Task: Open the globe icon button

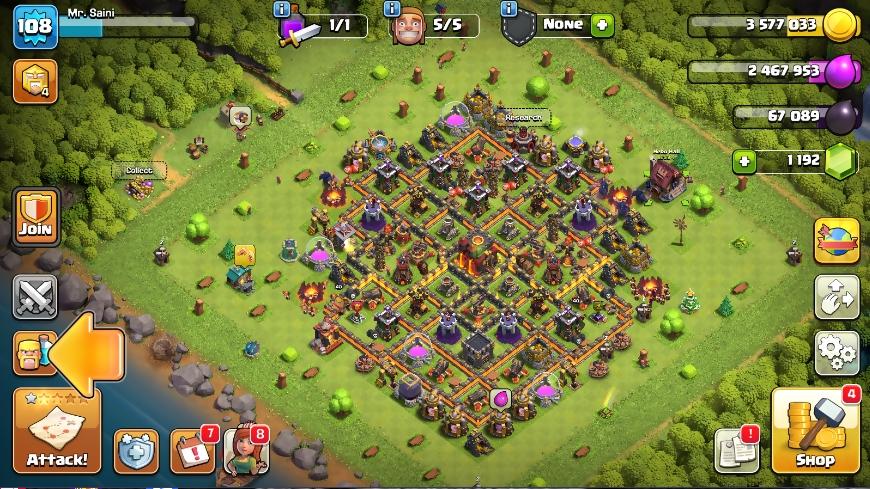Action: pyautogui.click(x=836, y=241)
